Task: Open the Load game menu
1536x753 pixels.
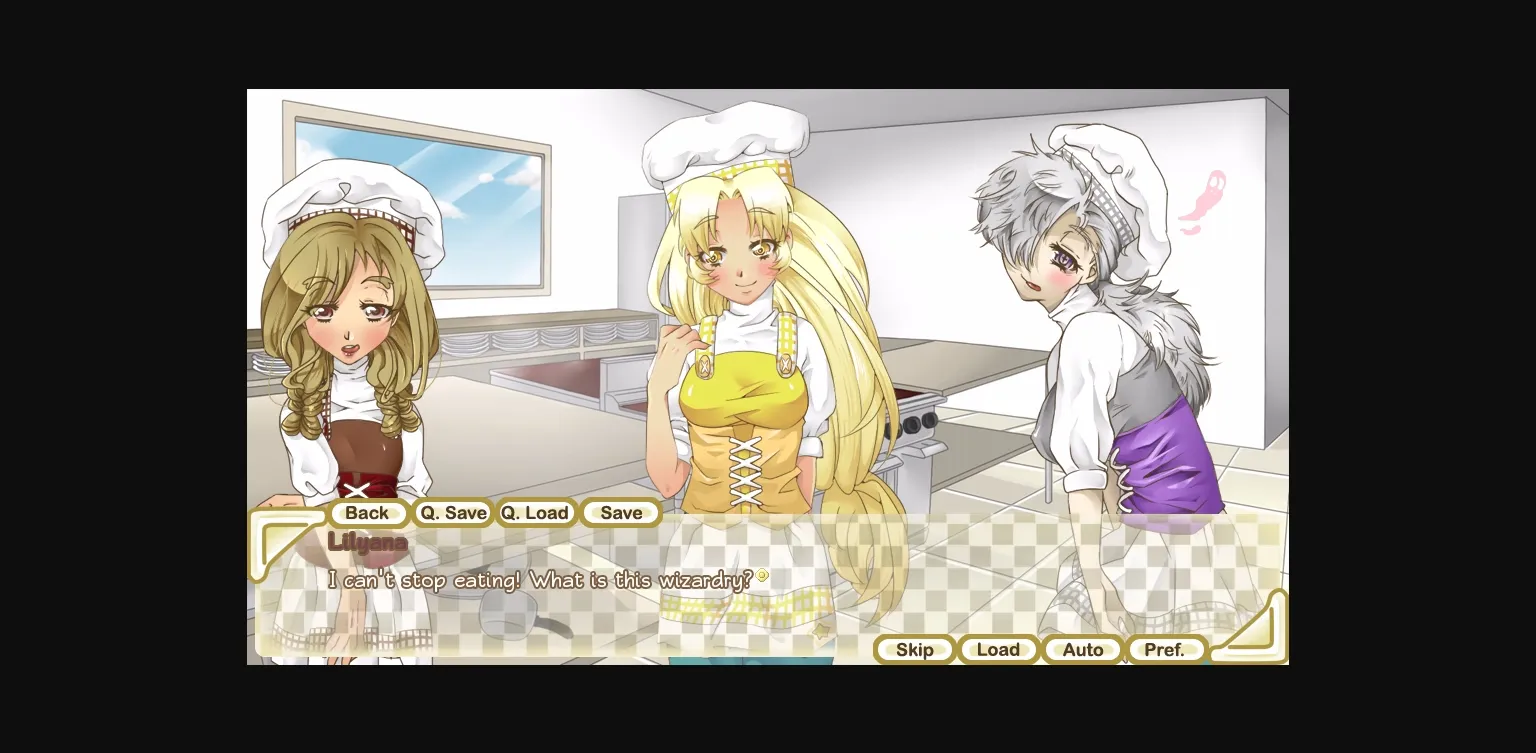Action: click(998, 649)
